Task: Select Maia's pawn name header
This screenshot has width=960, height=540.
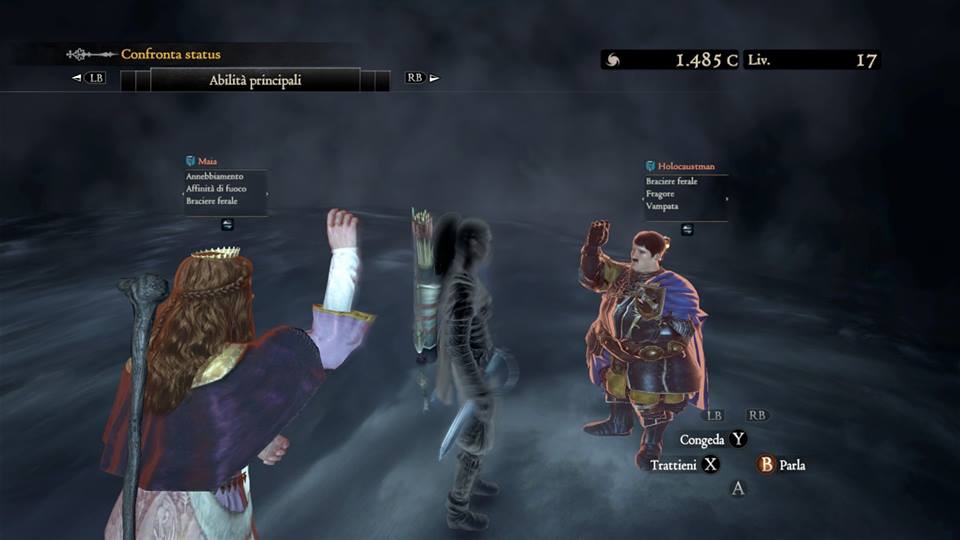Action: coord(209,161)
